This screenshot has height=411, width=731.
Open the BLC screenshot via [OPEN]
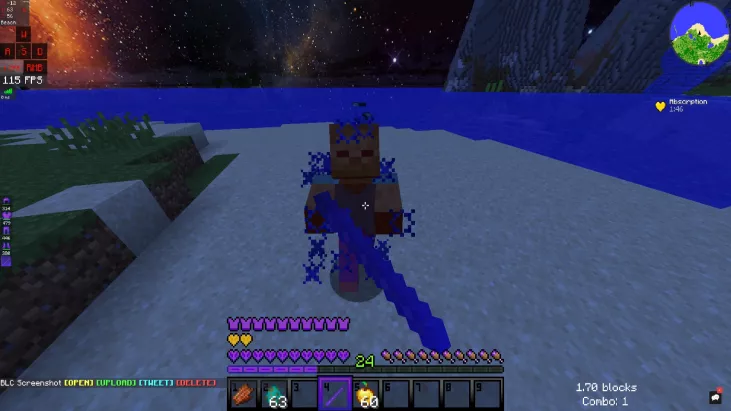(80, 383)
